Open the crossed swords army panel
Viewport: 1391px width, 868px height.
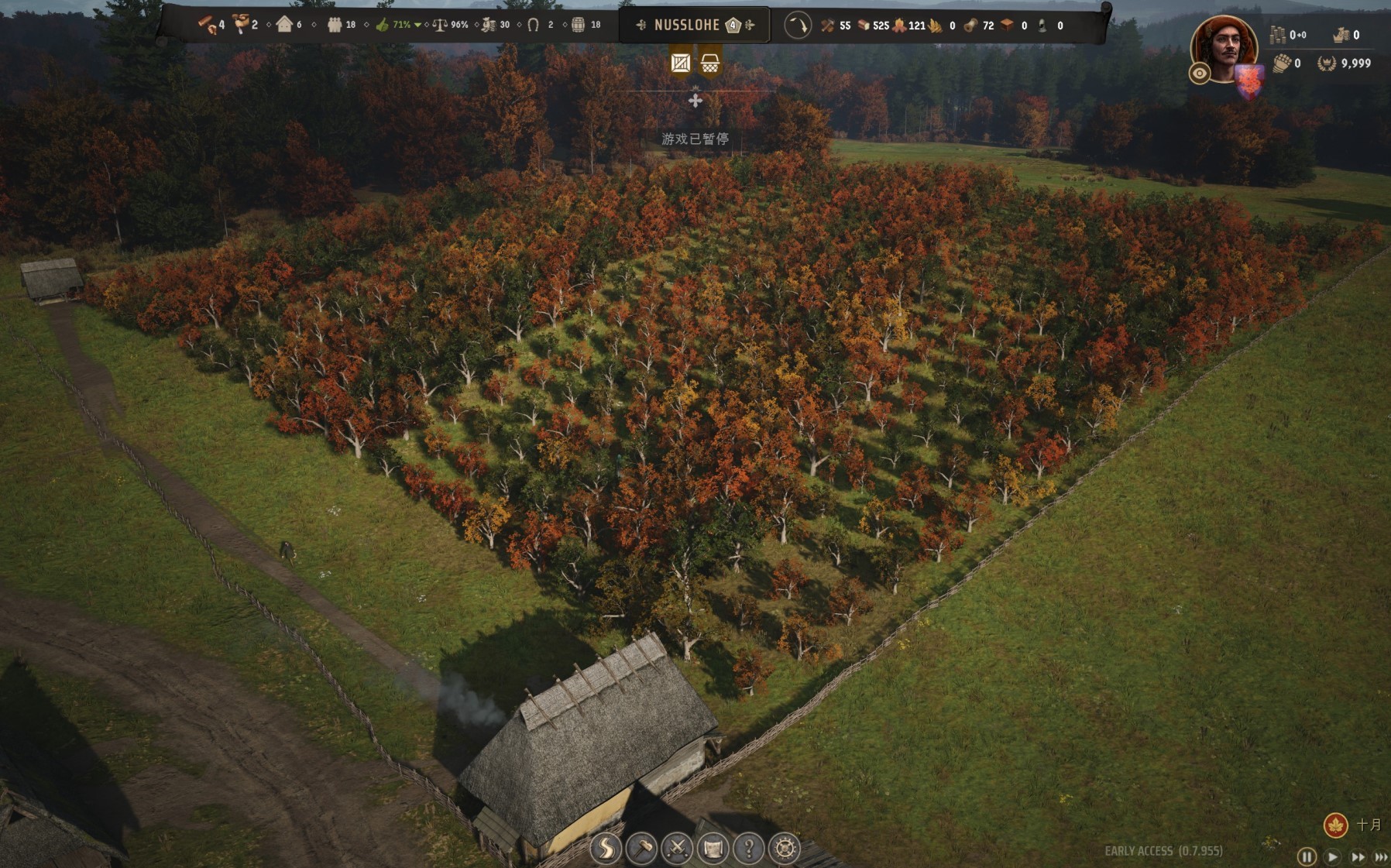click(x=677, y=849)
